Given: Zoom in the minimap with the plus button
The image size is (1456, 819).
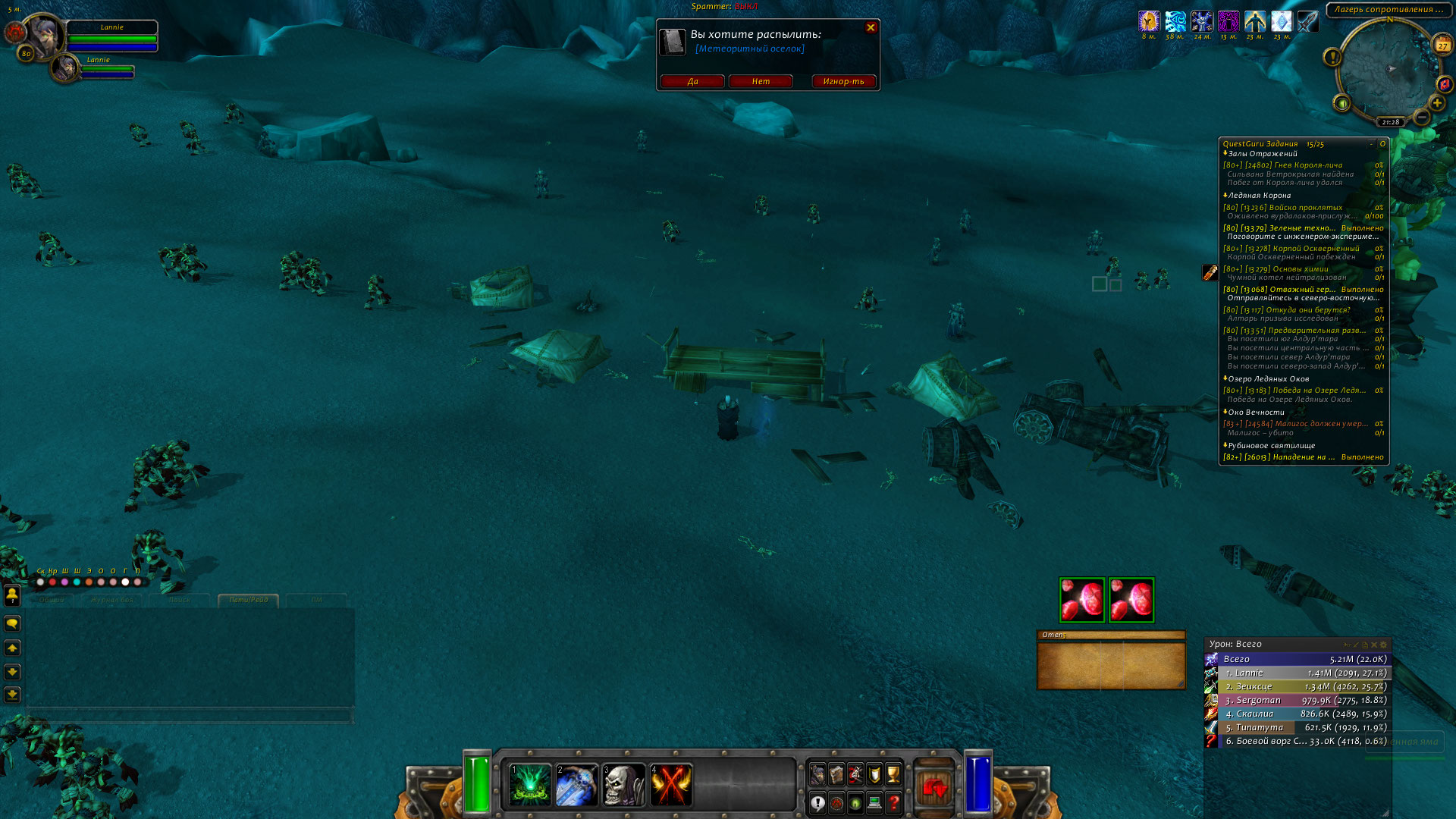Looking at the screenshot, I should point(1436,102).
